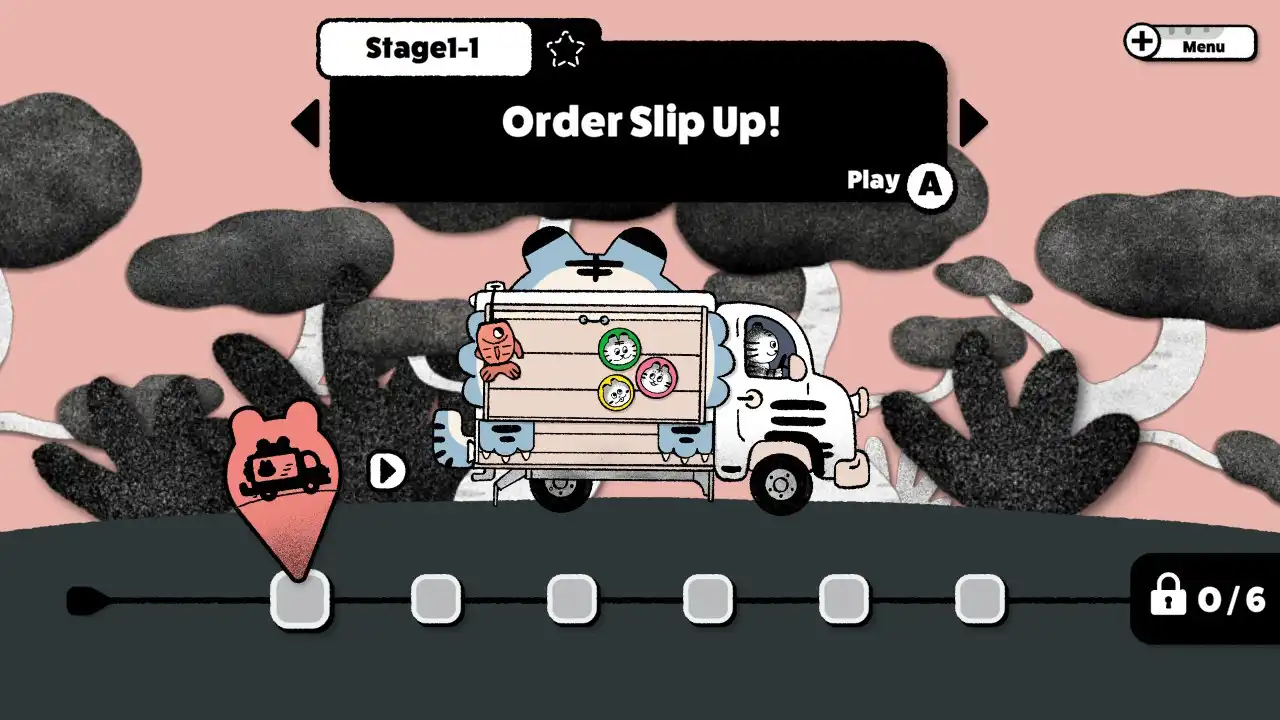The width and height of the screenshot is (1280, 720).
Task: Select the Stage1-1 label tab
Action: click(423, 46)
